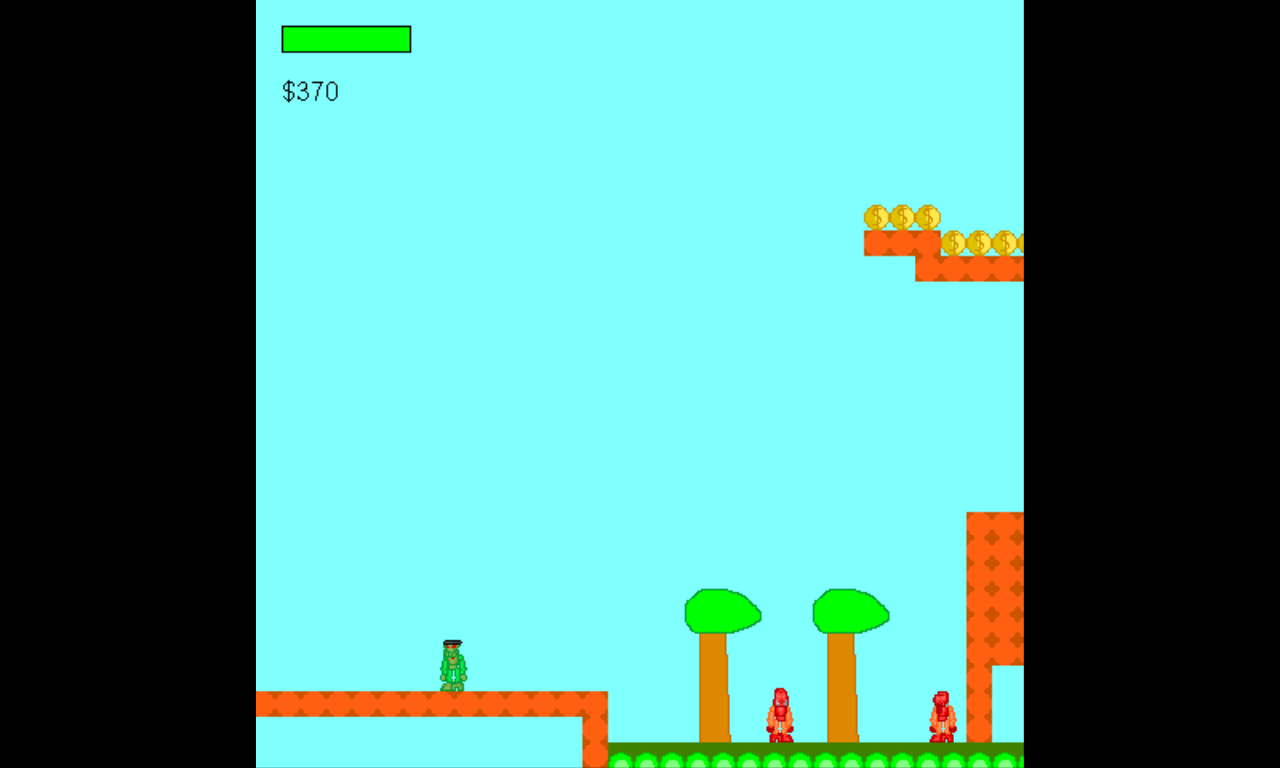
Task: Click the $370 money counter
Action: [x=310, y=92]
